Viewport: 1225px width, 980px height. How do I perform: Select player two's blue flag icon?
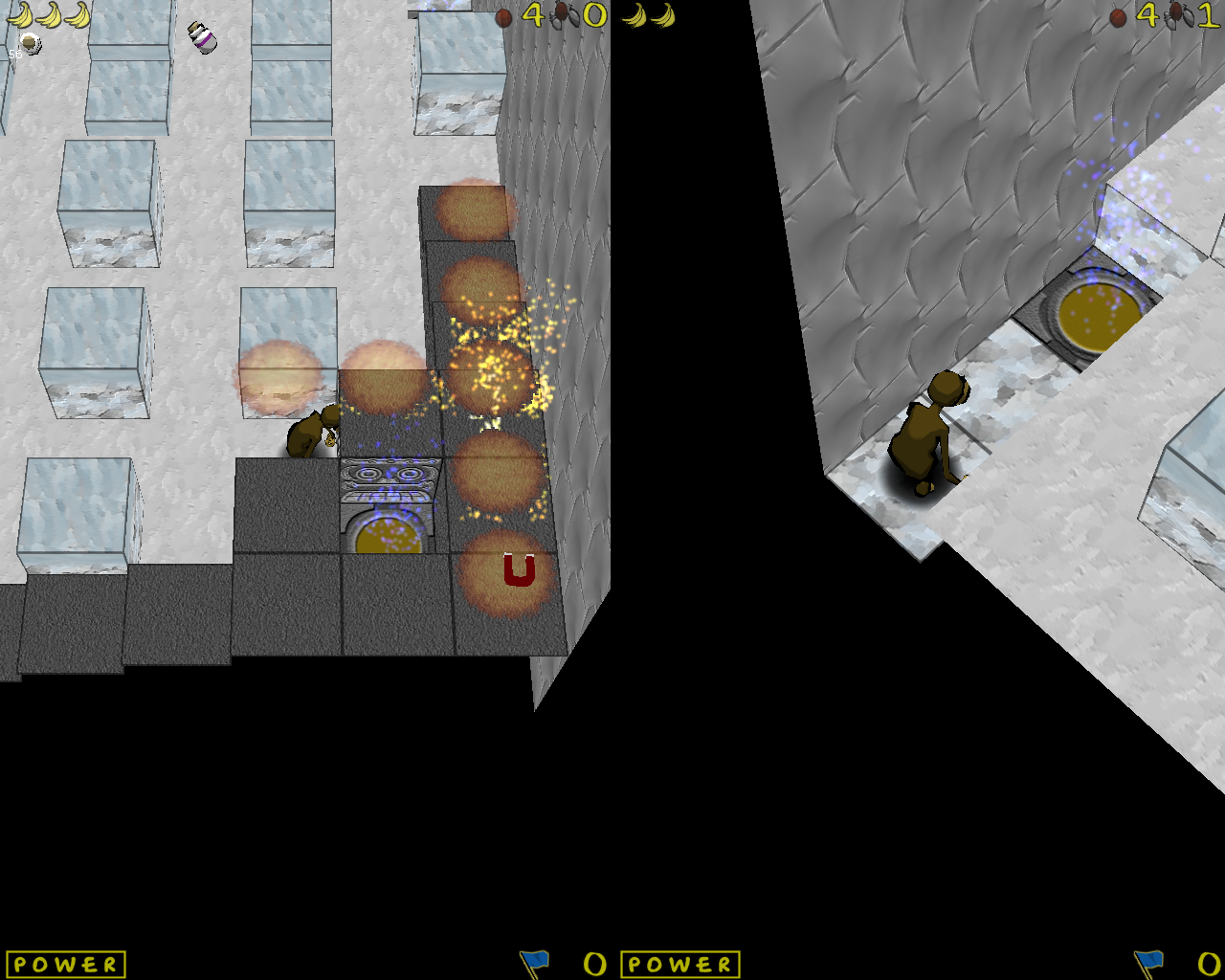tap(1148, 963)
